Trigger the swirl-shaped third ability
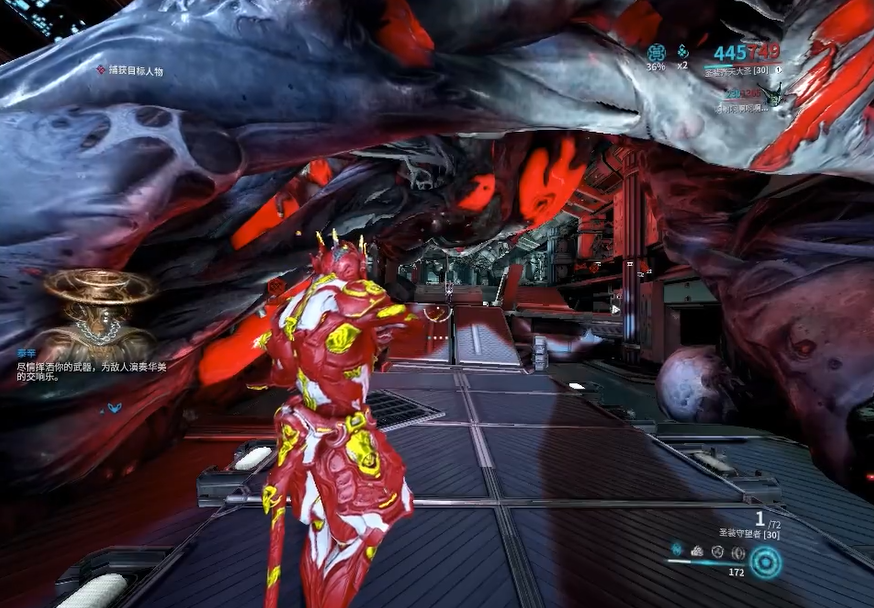The width and height of the screenshot is (874, 608). pyautogui.click(x=717, y=551)
